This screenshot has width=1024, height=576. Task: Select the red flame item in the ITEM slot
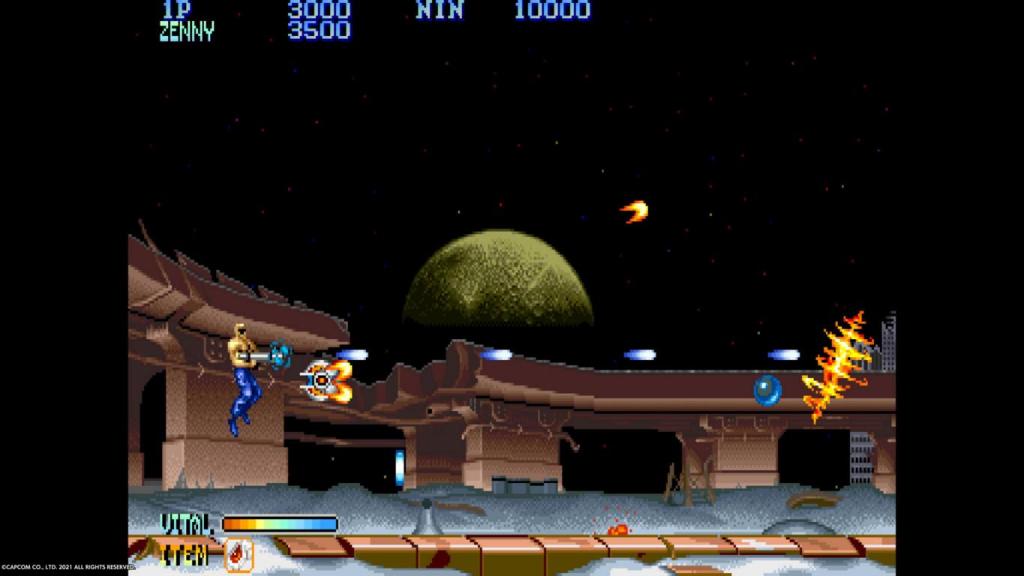pyautogui.click(x=238, y=552)
